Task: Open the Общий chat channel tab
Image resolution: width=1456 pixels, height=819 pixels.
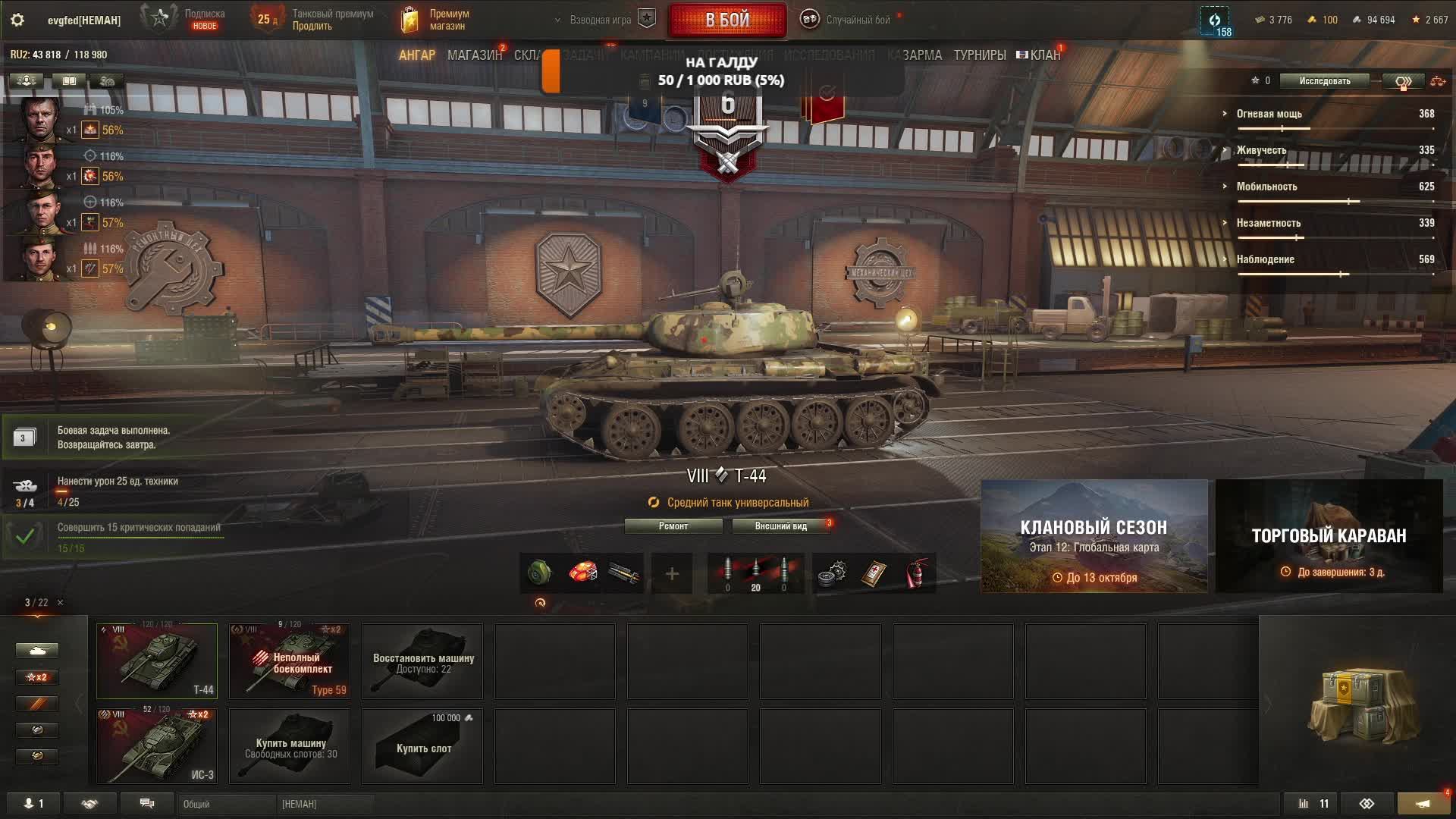Action: click(x=226, y=804)
